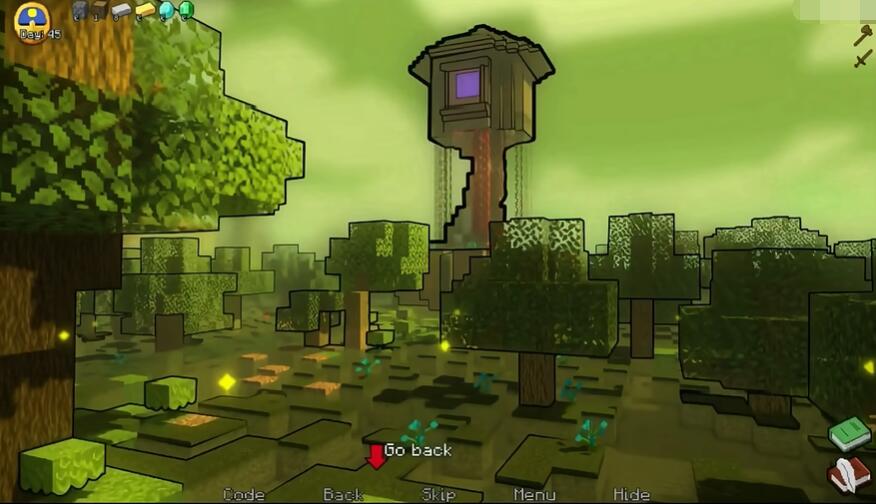Go back using the Back button
Image resolution: width=876 pixels, height=504 pixels.
343,494
